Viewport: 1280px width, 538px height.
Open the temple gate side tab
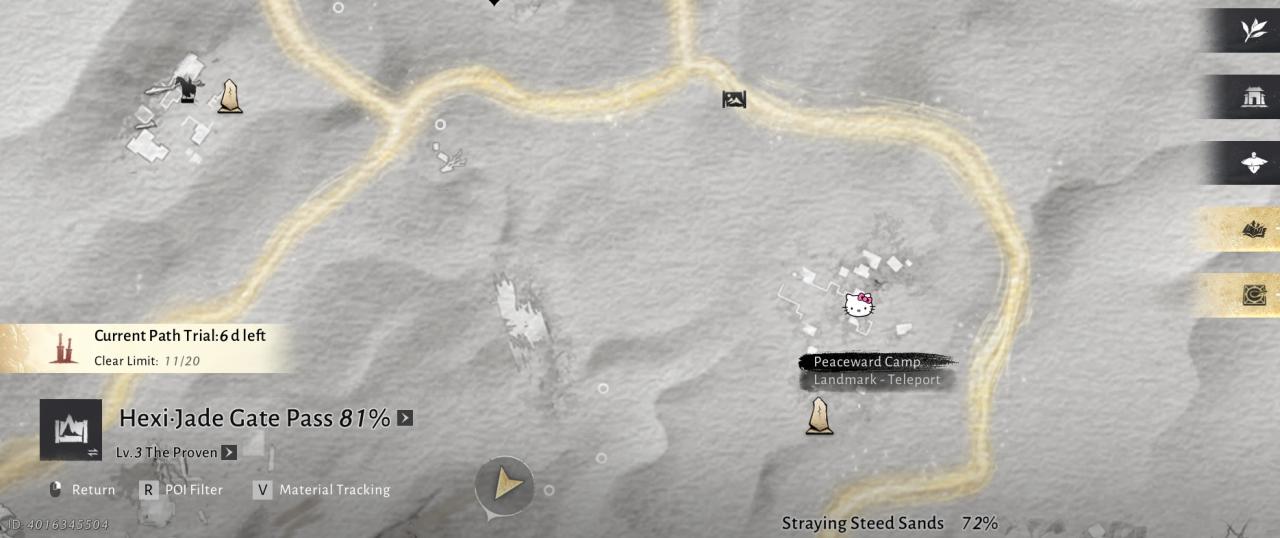click(x=1253, y=97)
